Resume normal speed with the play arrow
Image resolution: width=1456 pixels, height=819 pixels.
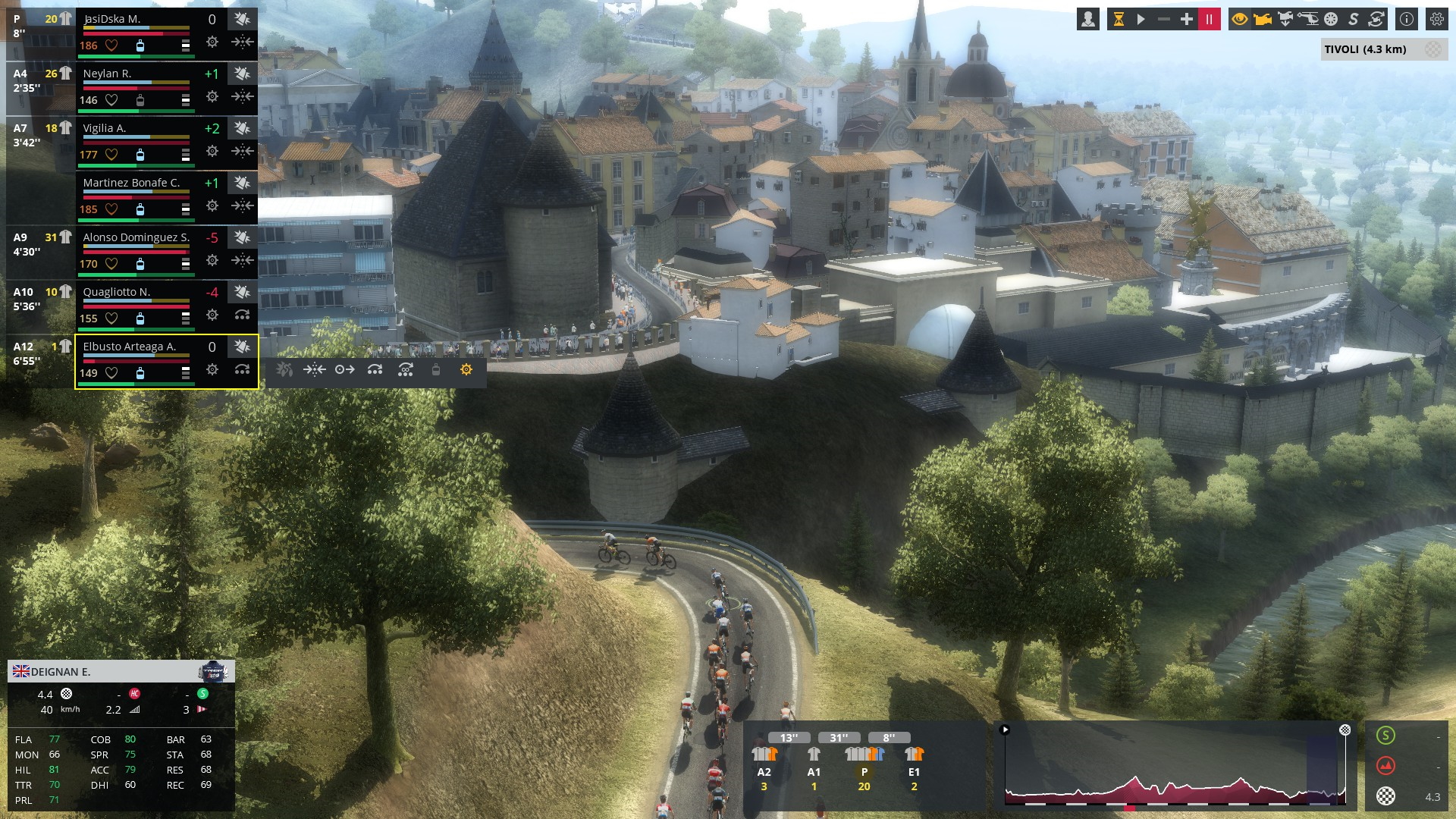[1141, 20]
